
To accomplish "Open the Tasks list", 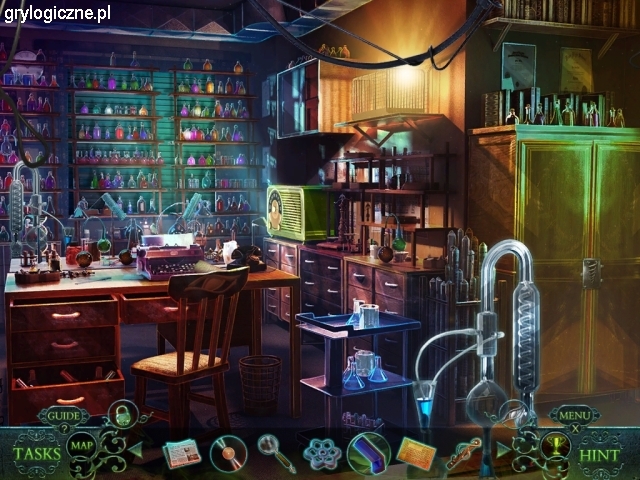I will [36, 453].
